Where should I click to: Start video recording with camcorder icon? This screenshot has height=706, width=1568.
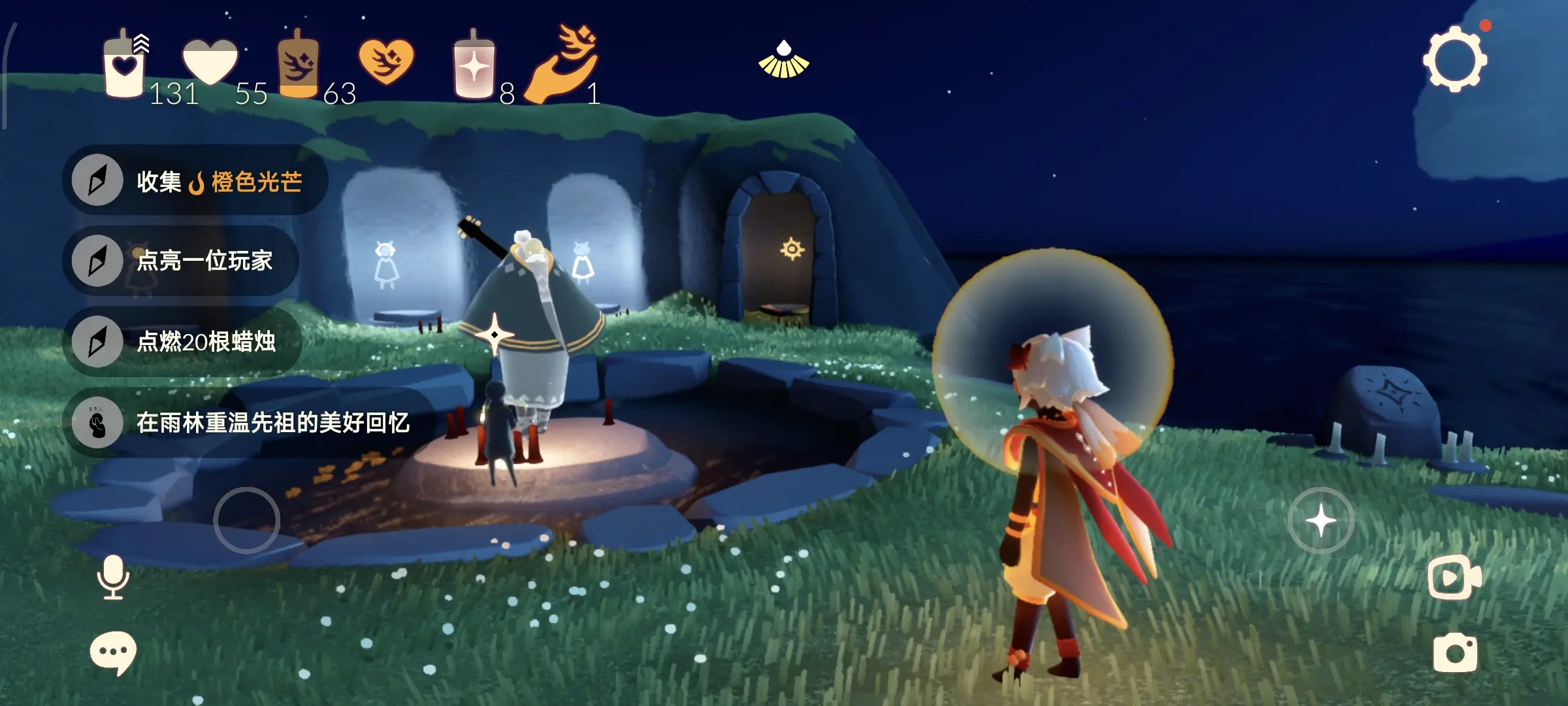pyautogui.click(x=1454, y=578)
